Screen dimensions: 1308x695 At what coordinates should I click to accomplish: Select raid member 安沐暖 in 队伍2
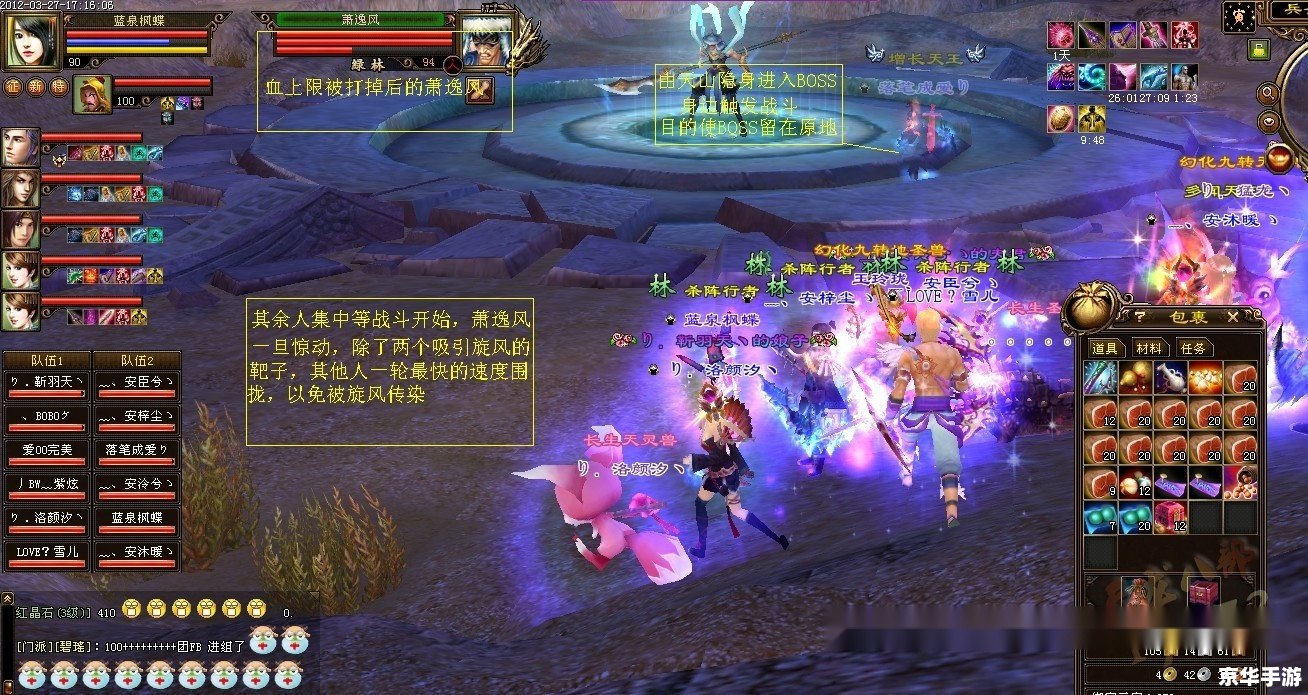(x=136, y=553)
